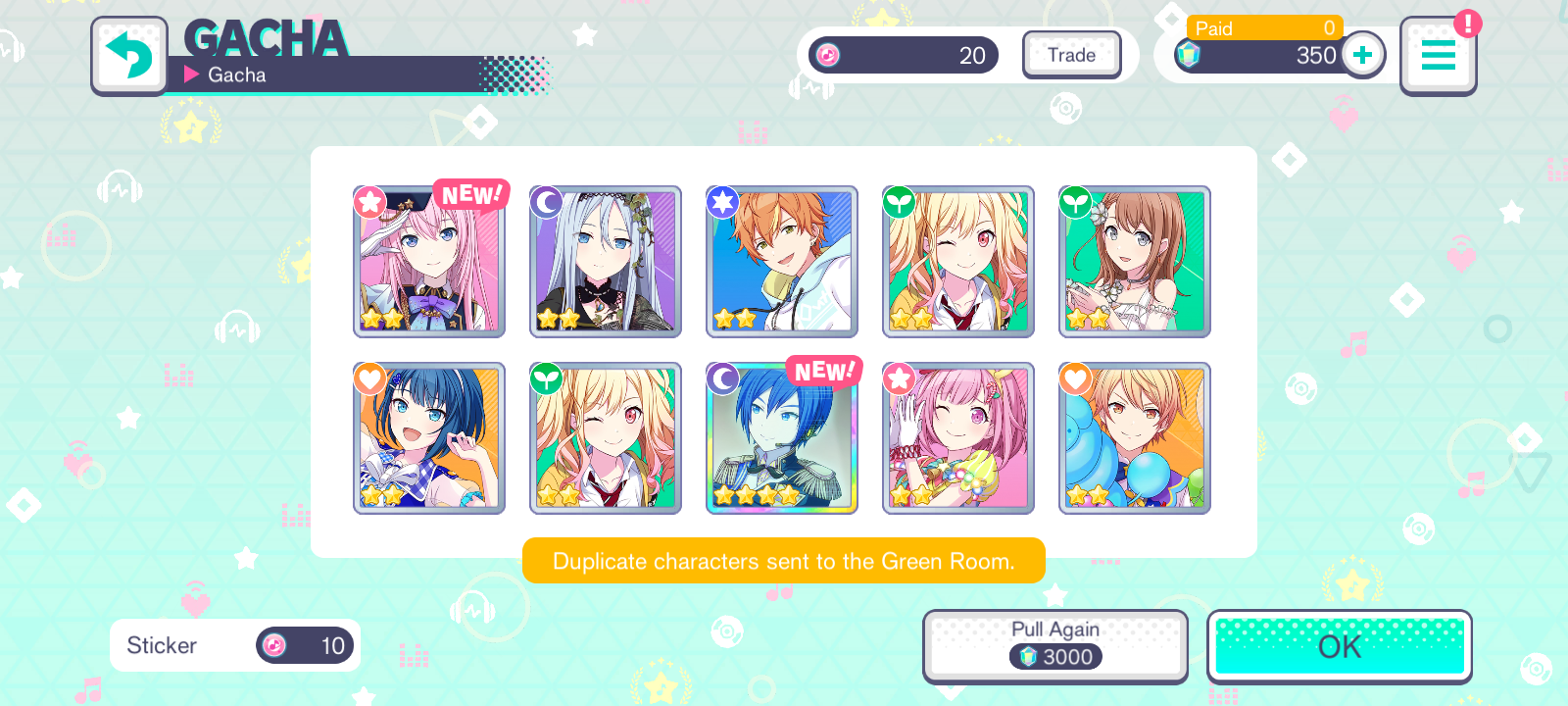This screenshot has width=1568, height=706.
Task: Select the pink music crystal currency icon
Action: click(x=828, y=55)
